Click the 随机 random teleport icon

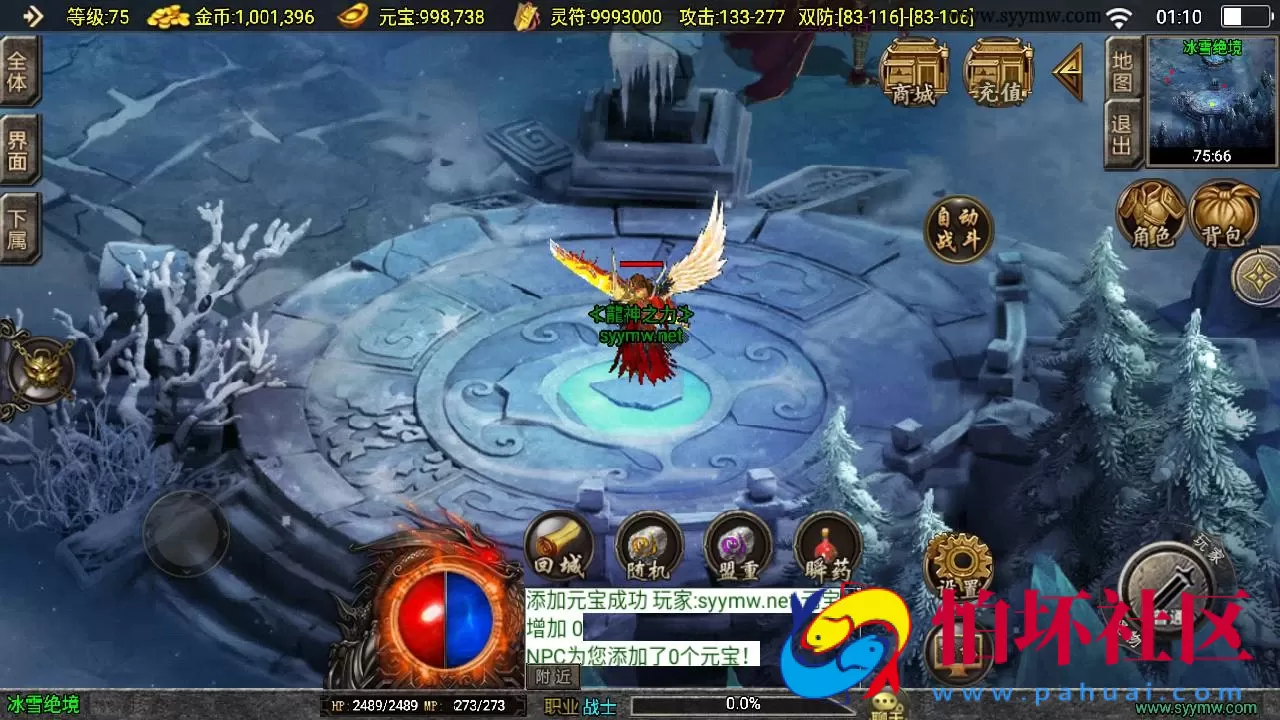point(648,548)
